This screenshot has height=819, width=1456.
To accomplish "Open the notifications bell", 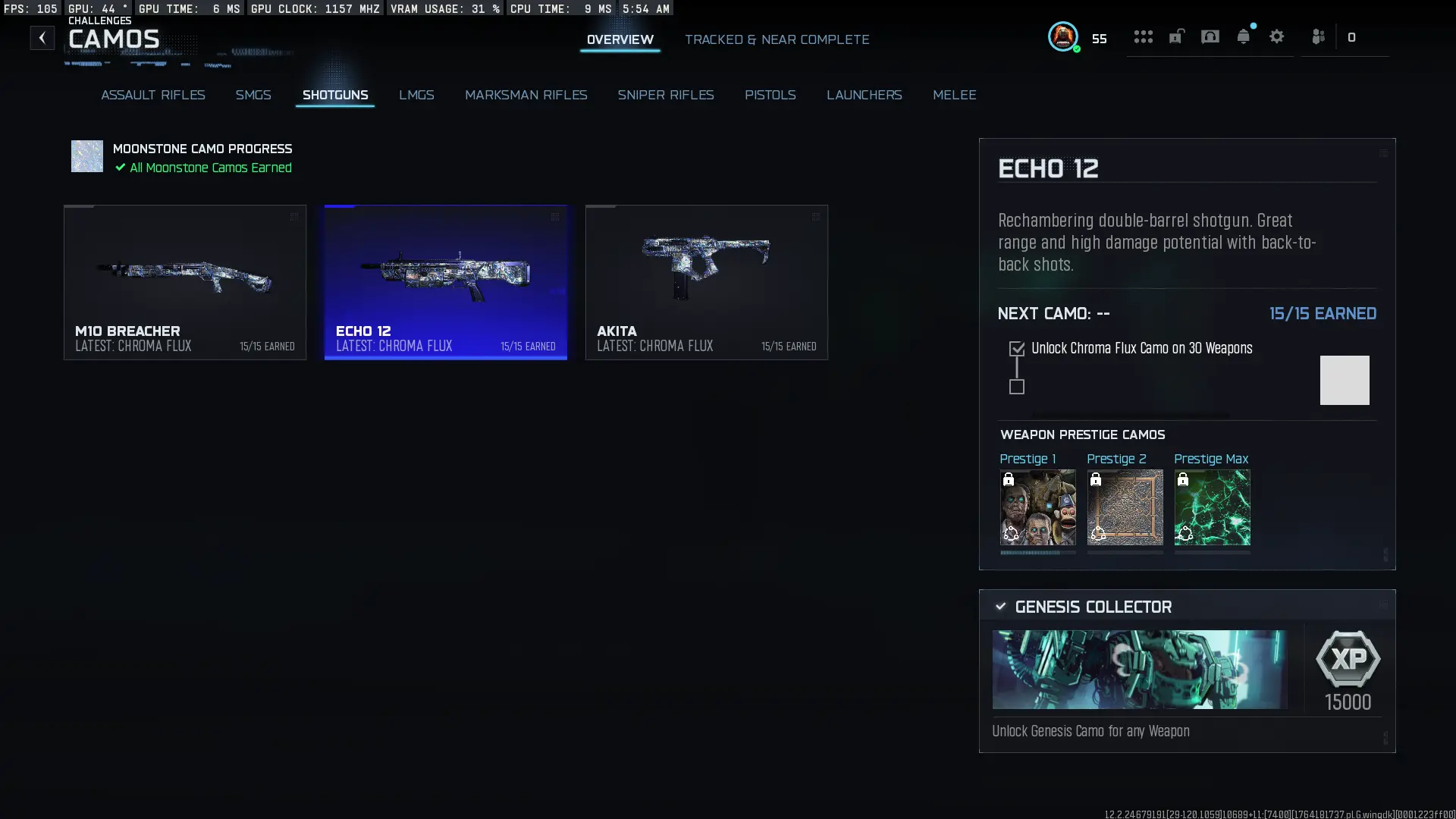I will point(1244,36).
